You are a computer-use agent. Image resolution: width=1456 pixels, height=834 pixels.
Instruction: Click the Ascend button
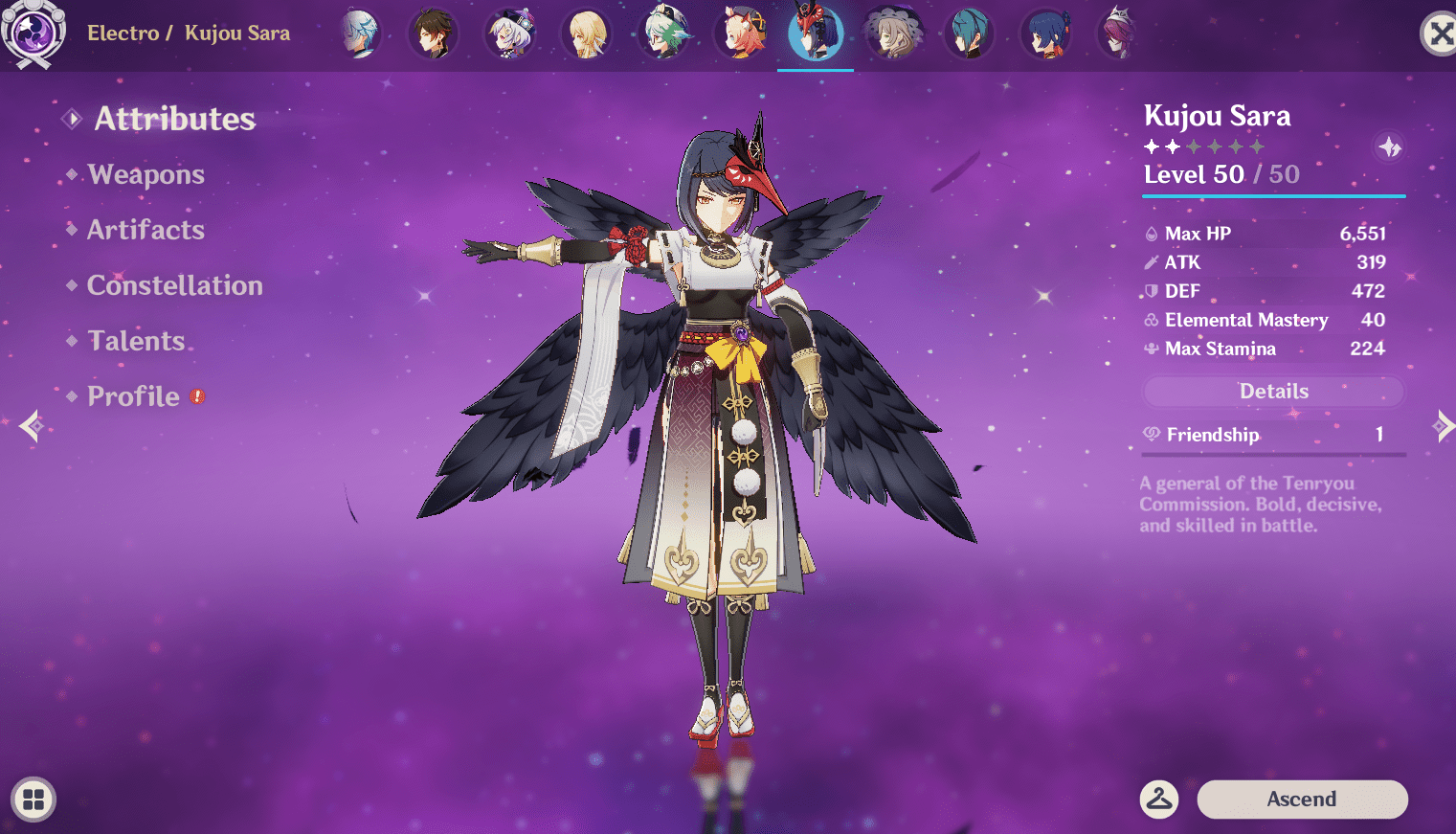1302,800
